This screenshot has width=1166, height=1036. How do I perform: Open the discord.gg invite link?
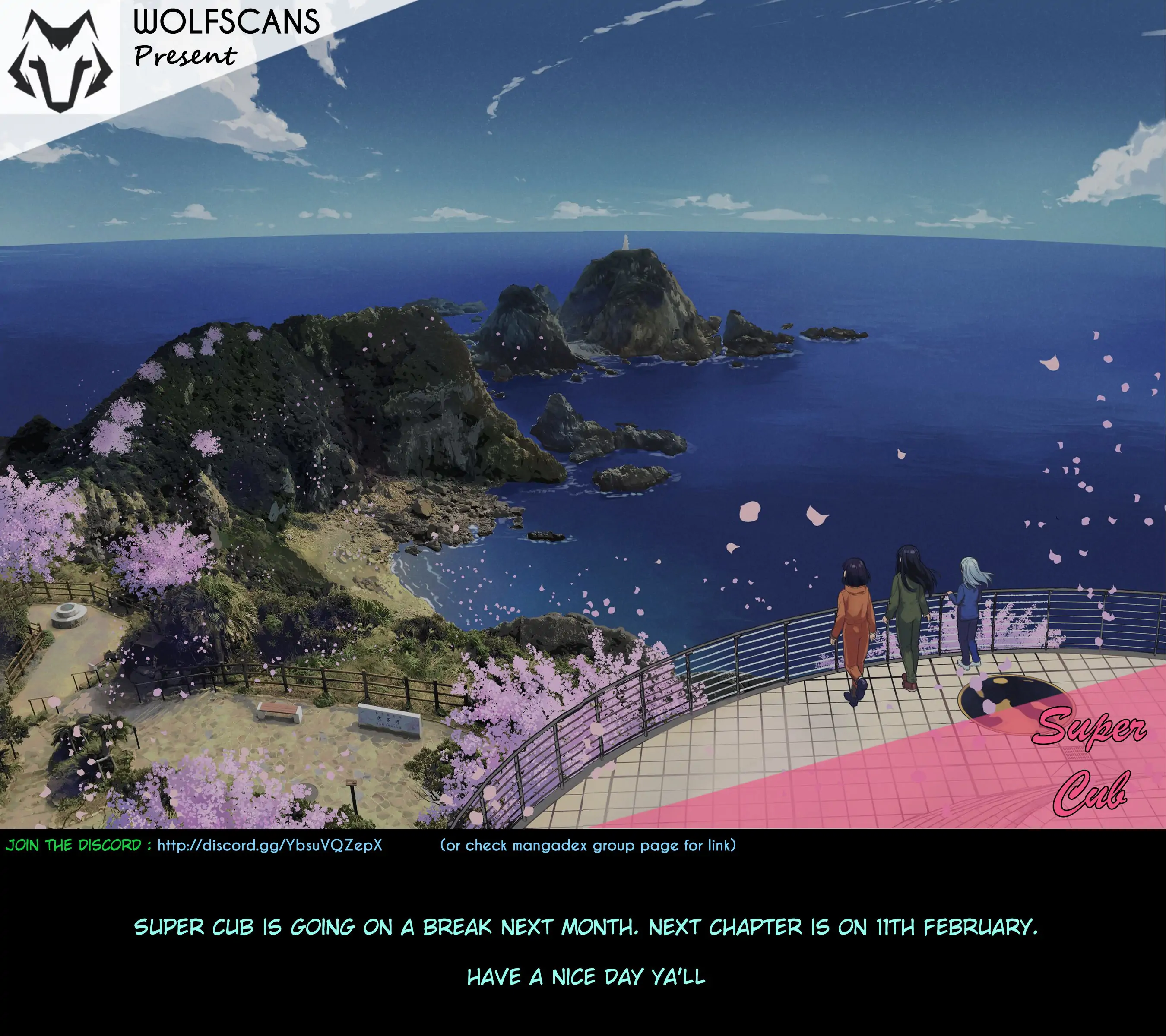pos(270,845)
